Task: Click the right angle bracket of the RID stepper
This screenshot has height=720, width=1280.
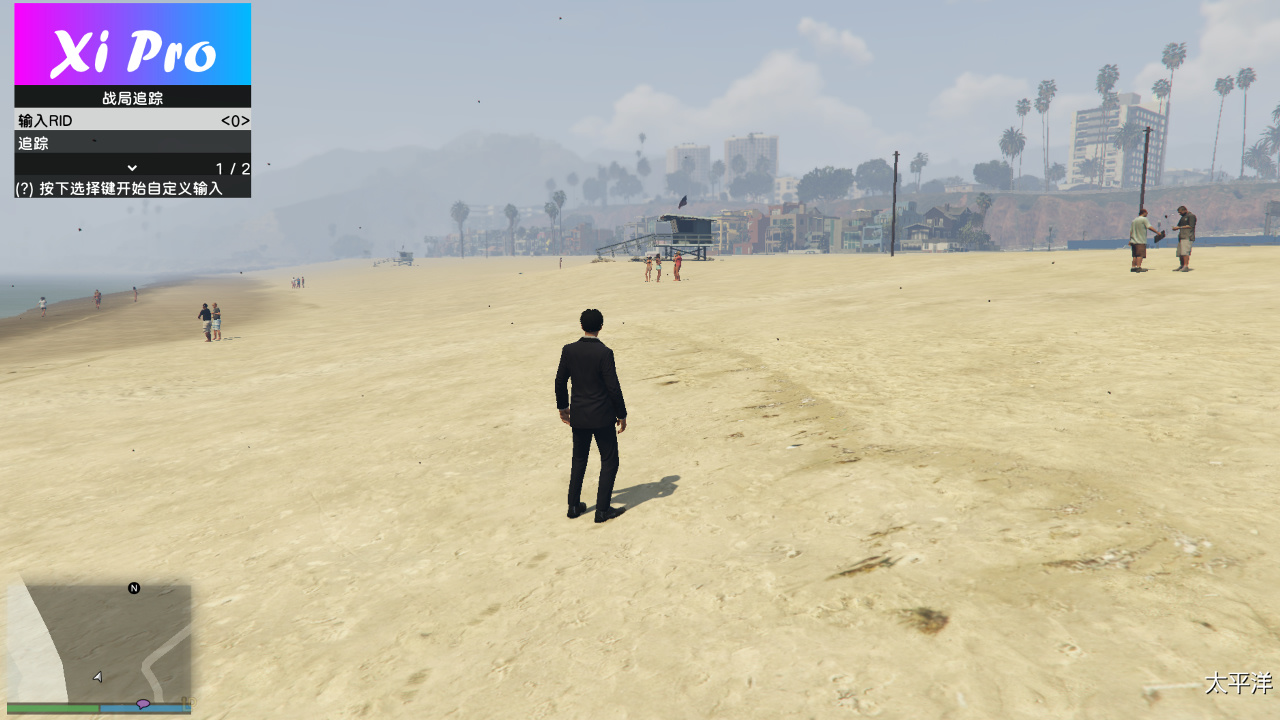Action: point(247,120)
